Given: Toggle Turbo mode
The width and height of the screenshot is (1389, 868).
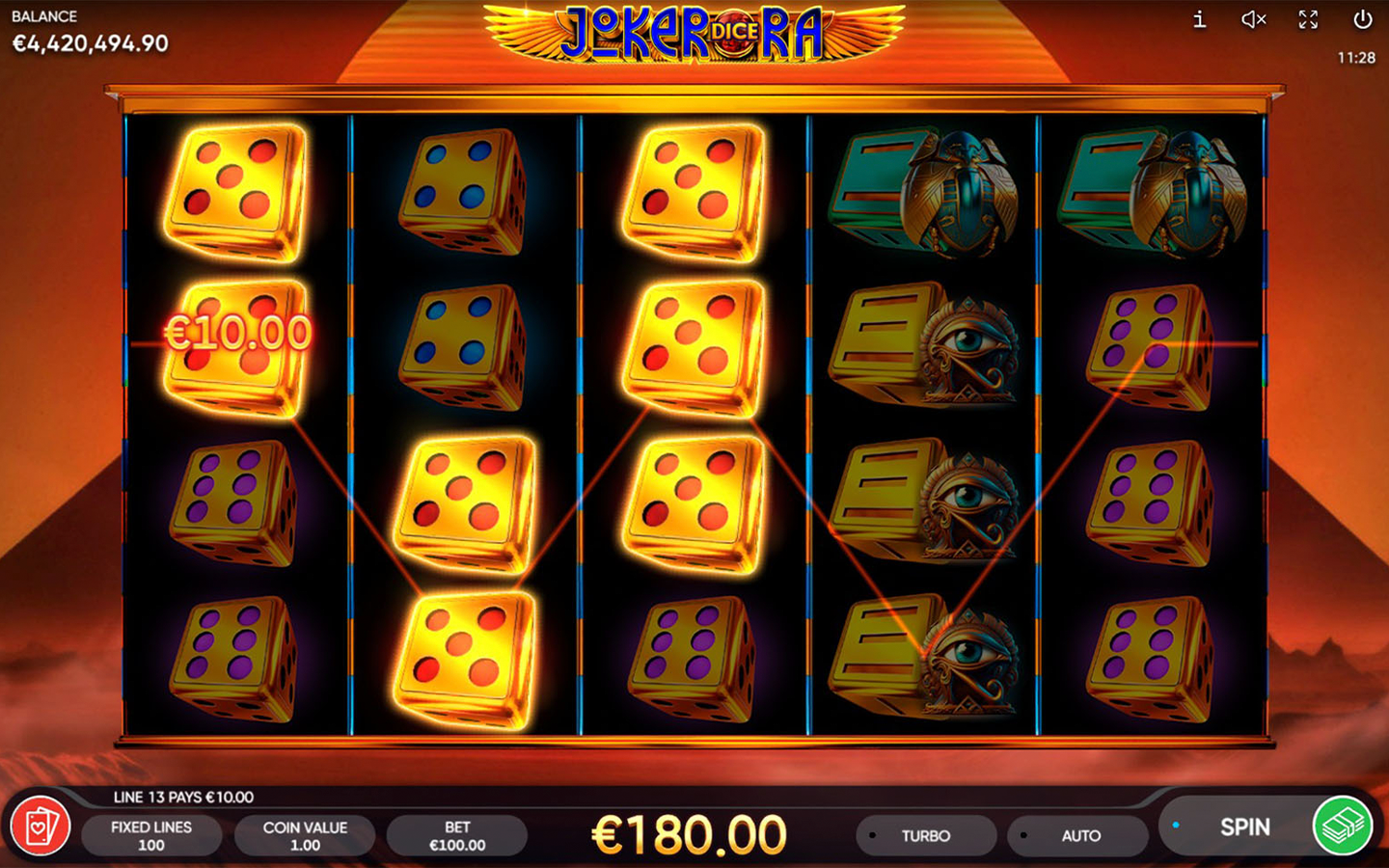Looking at the screenshot, I should (x=925, y=836).
